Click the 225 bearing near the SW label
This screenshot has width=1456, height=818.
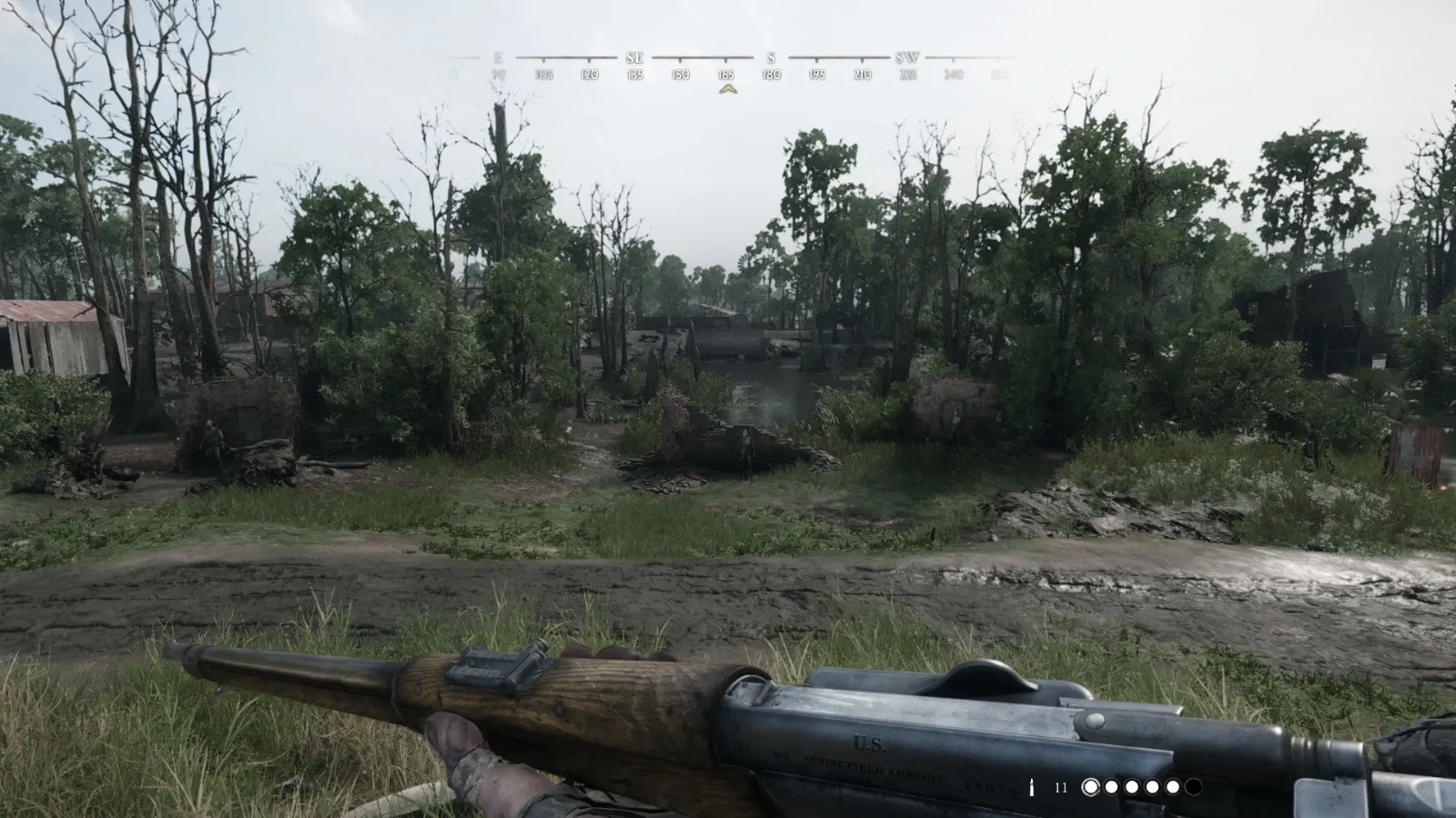point(907,76)
